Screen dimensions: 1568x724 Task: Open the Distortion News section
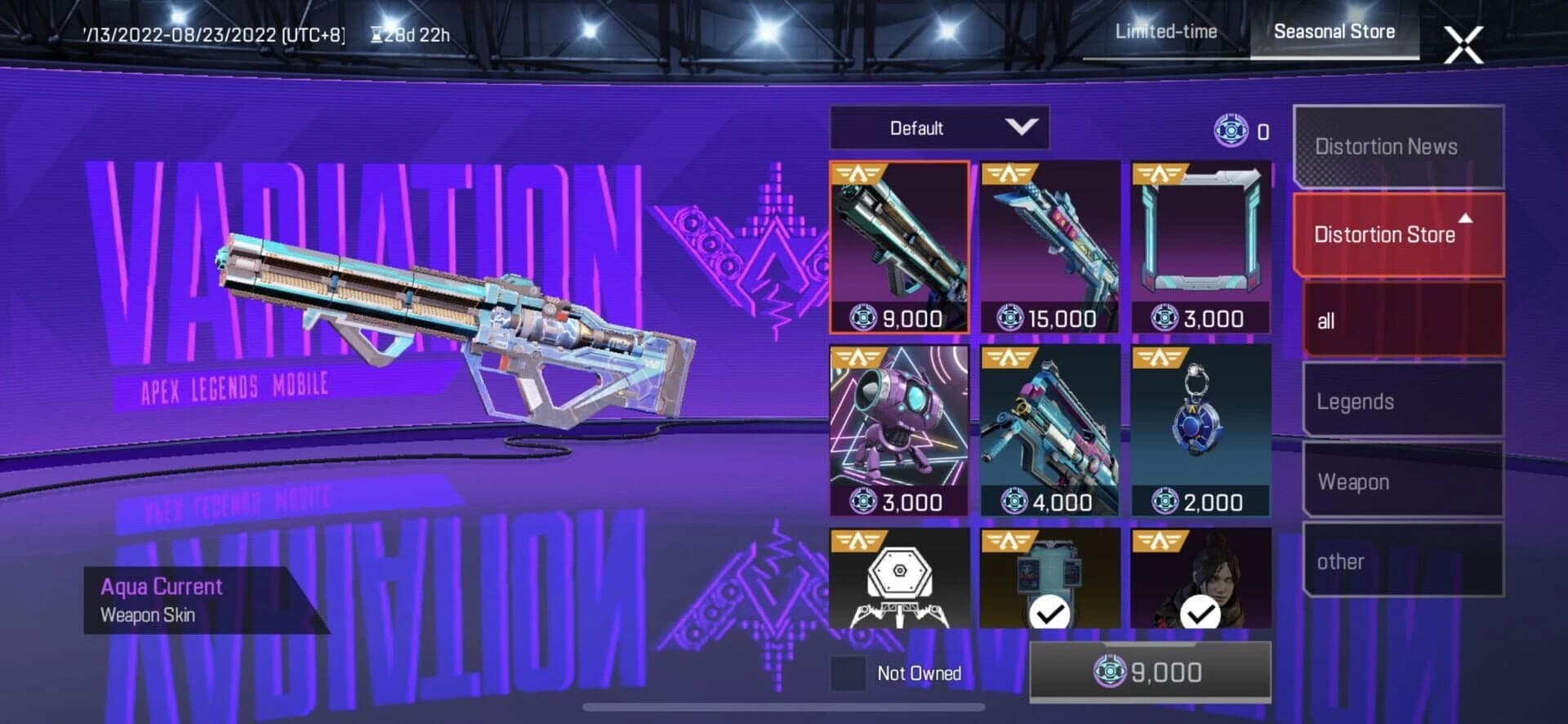tap(1399, 147)
